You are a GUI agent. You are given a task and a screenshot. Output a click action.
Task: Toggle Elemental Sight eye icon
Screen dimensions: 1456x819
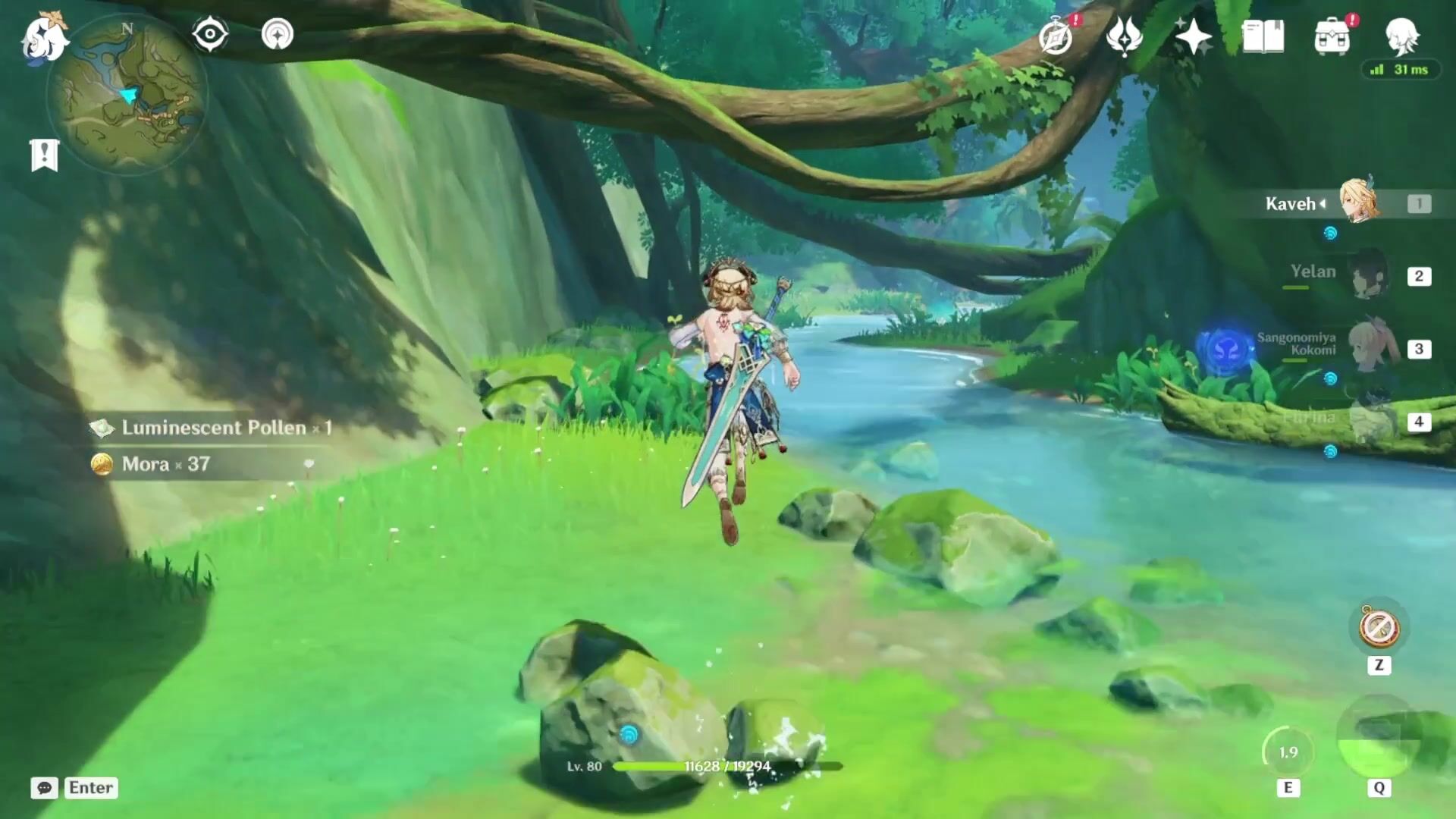click(210, 35)
